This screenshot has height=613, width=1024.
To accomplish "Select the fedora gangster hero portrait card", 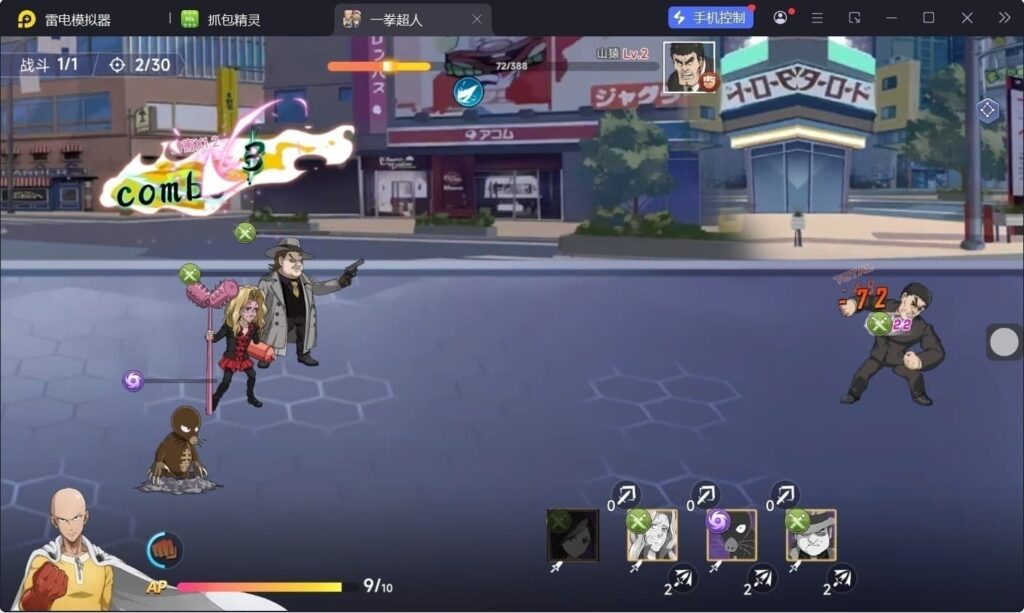I will [x=811, y=535].
